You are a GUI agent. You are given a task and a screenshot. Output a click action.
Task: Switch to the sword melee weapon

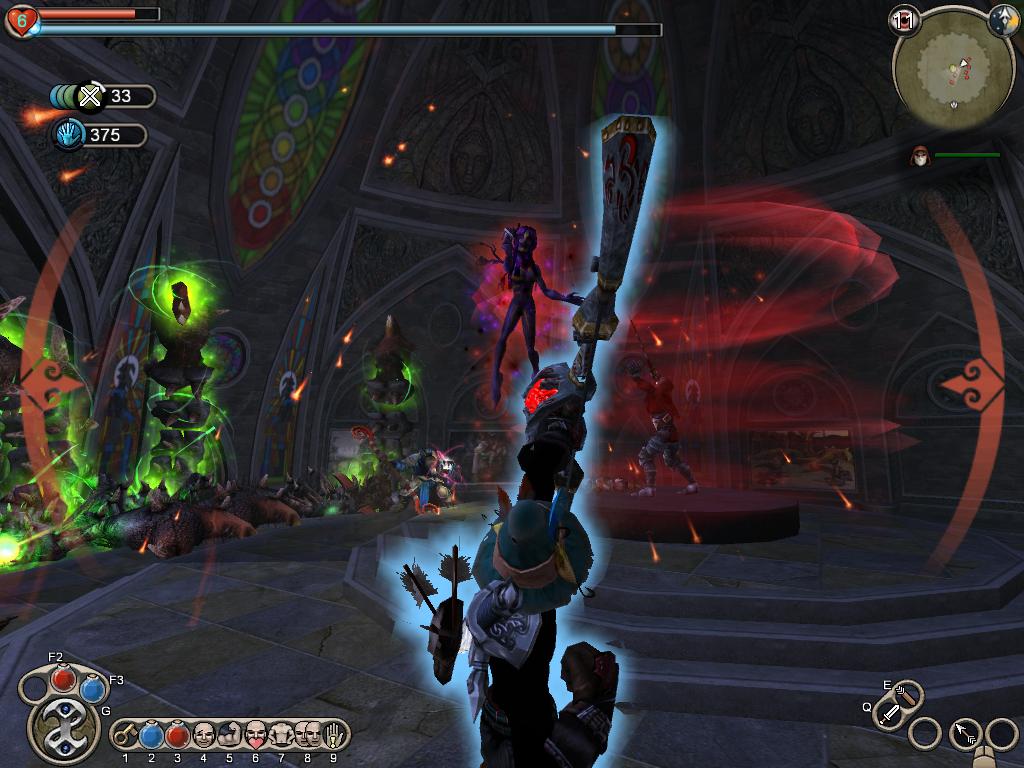[x=888, y=713]
